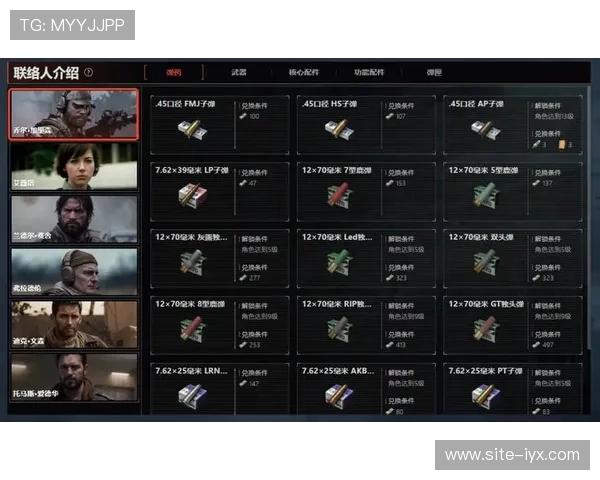Open the .45口径 AP子弹 item
The width and height of the screenshot is (600, 480).
point(513,125)
